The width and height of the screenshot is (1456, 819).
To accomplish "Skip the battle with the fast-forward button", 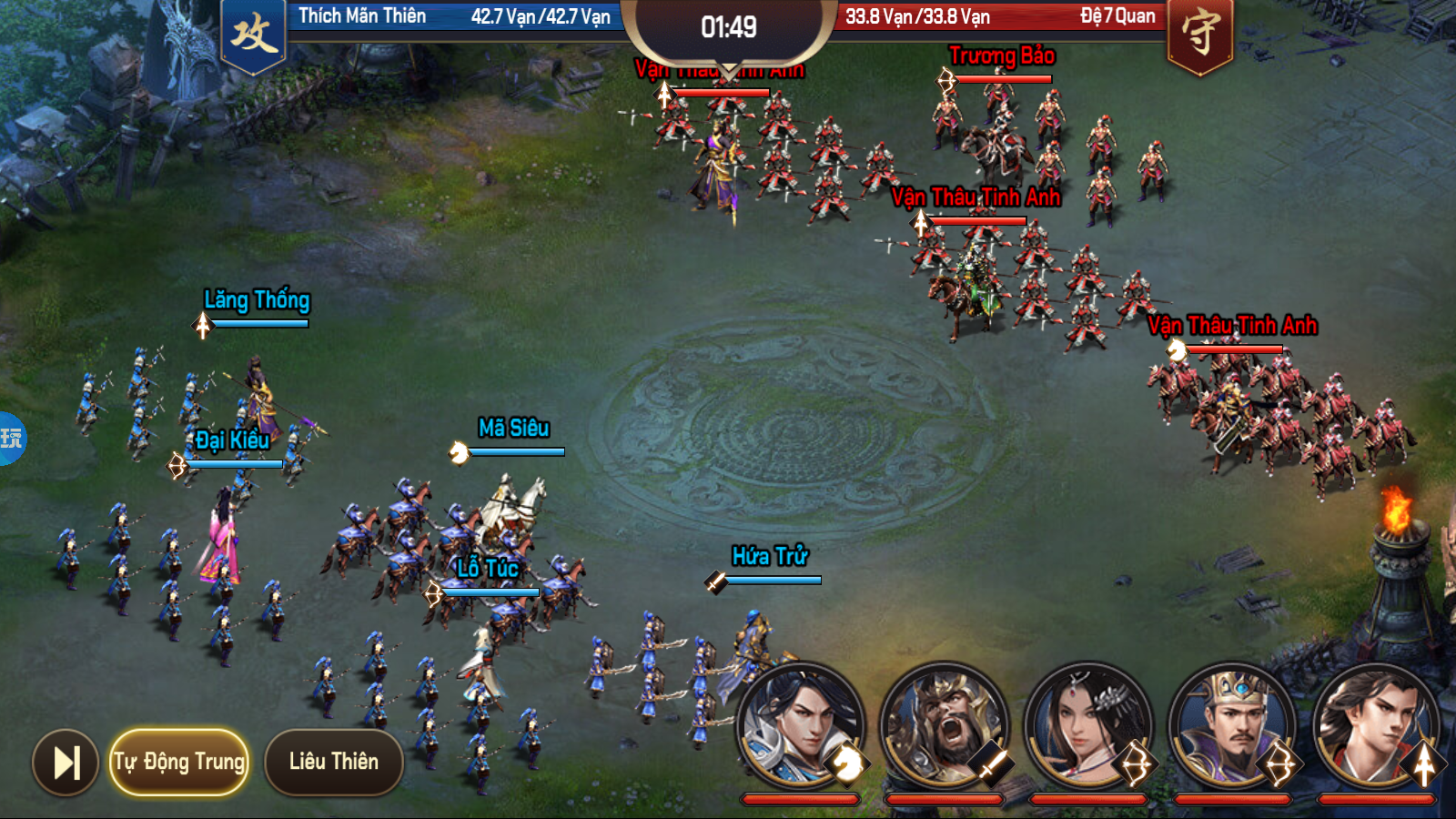I will pos(66,762).
